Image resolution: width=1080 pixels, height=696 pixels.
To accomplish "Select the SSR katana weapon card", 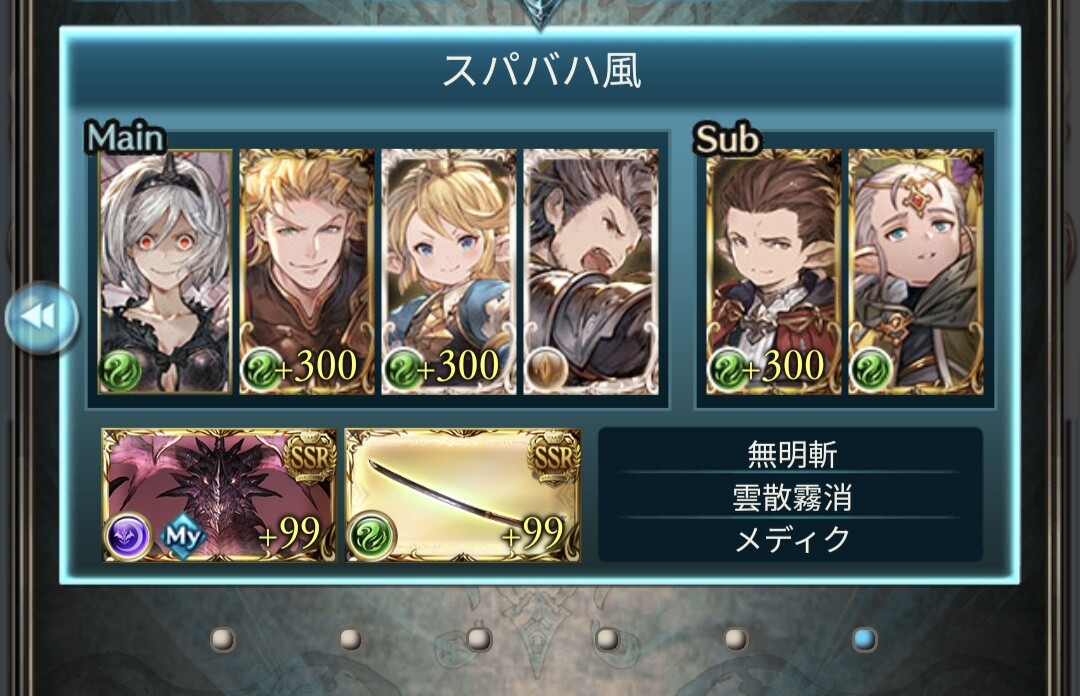I will [x=463, y=496].
